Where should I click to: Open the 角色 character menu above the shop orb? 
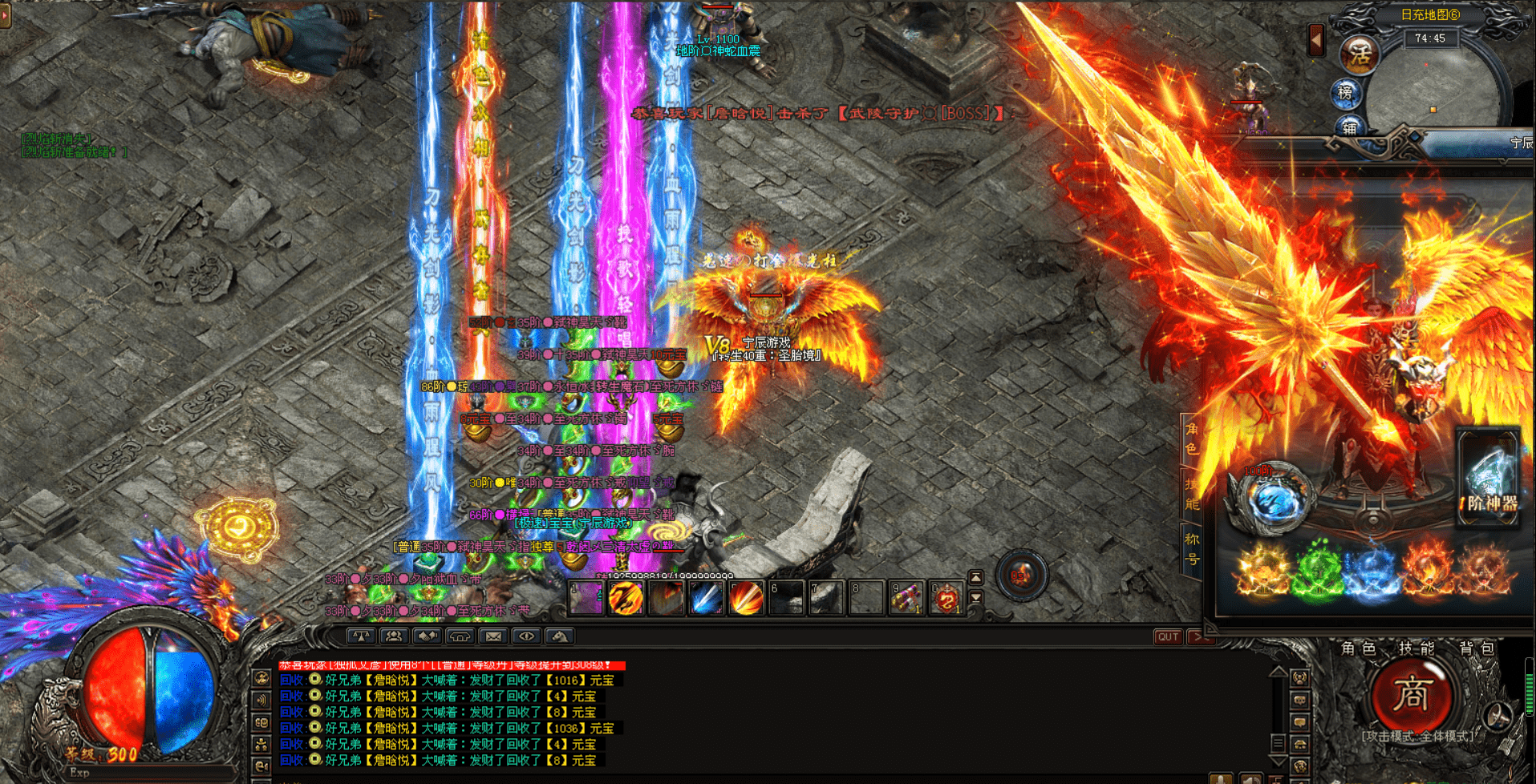point(1358,648)
